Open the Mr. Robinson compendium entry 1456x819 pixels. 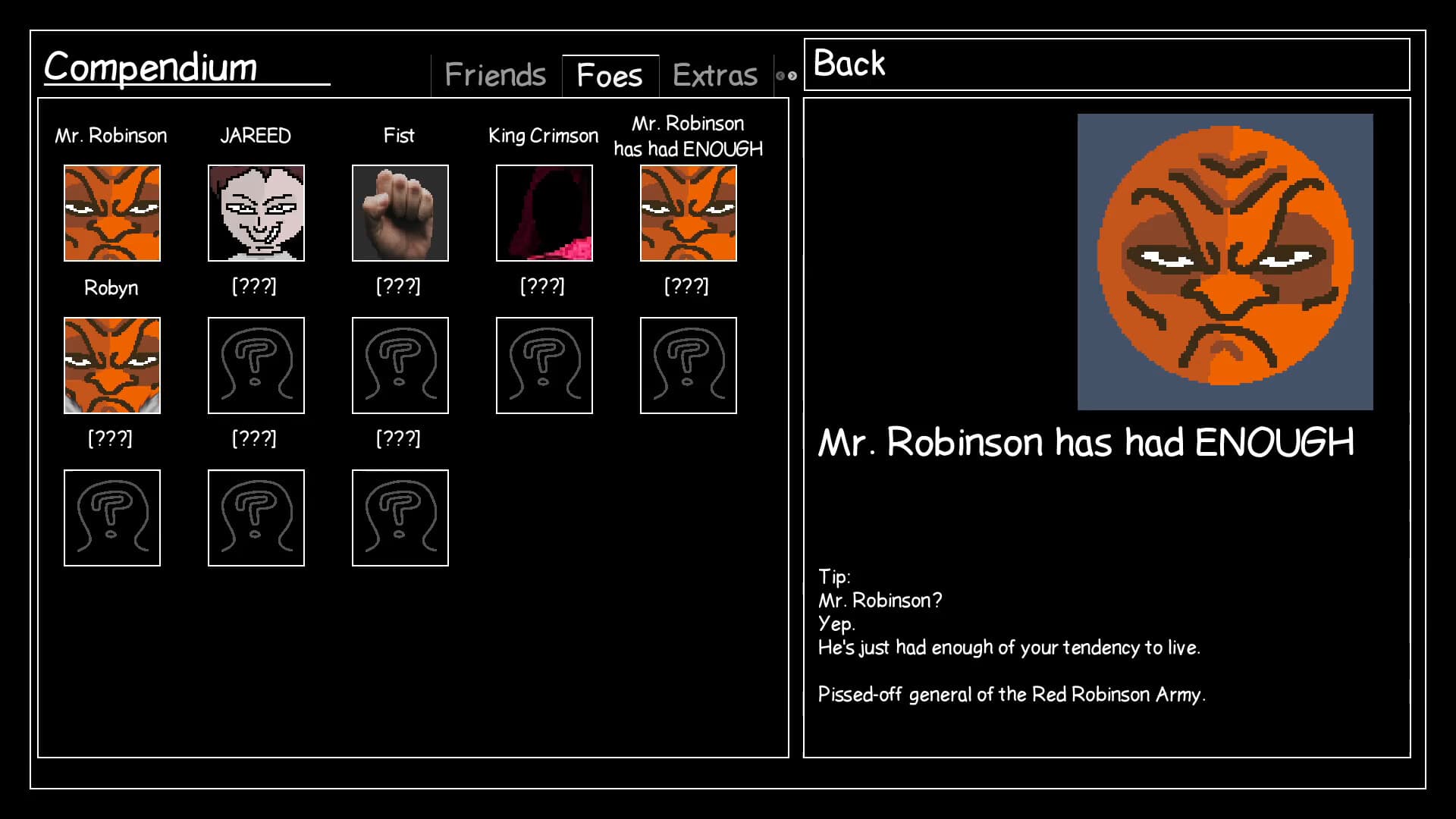(112, 213)
